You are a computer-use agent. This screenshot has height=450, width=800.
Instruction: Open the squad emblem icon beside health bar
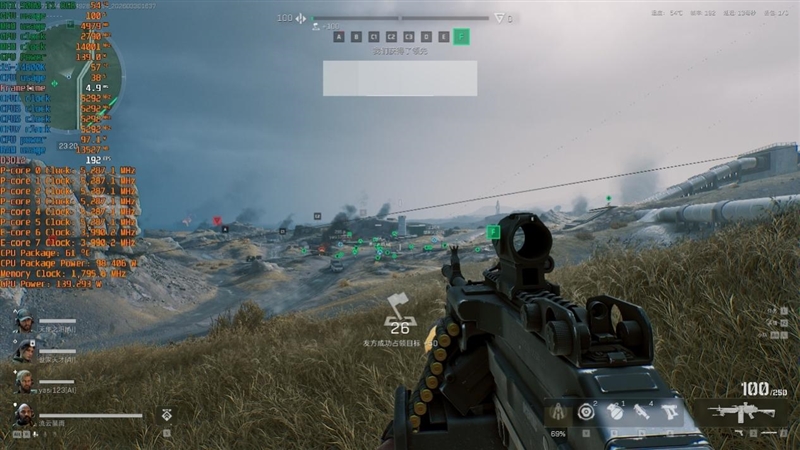tap(166, 413)
